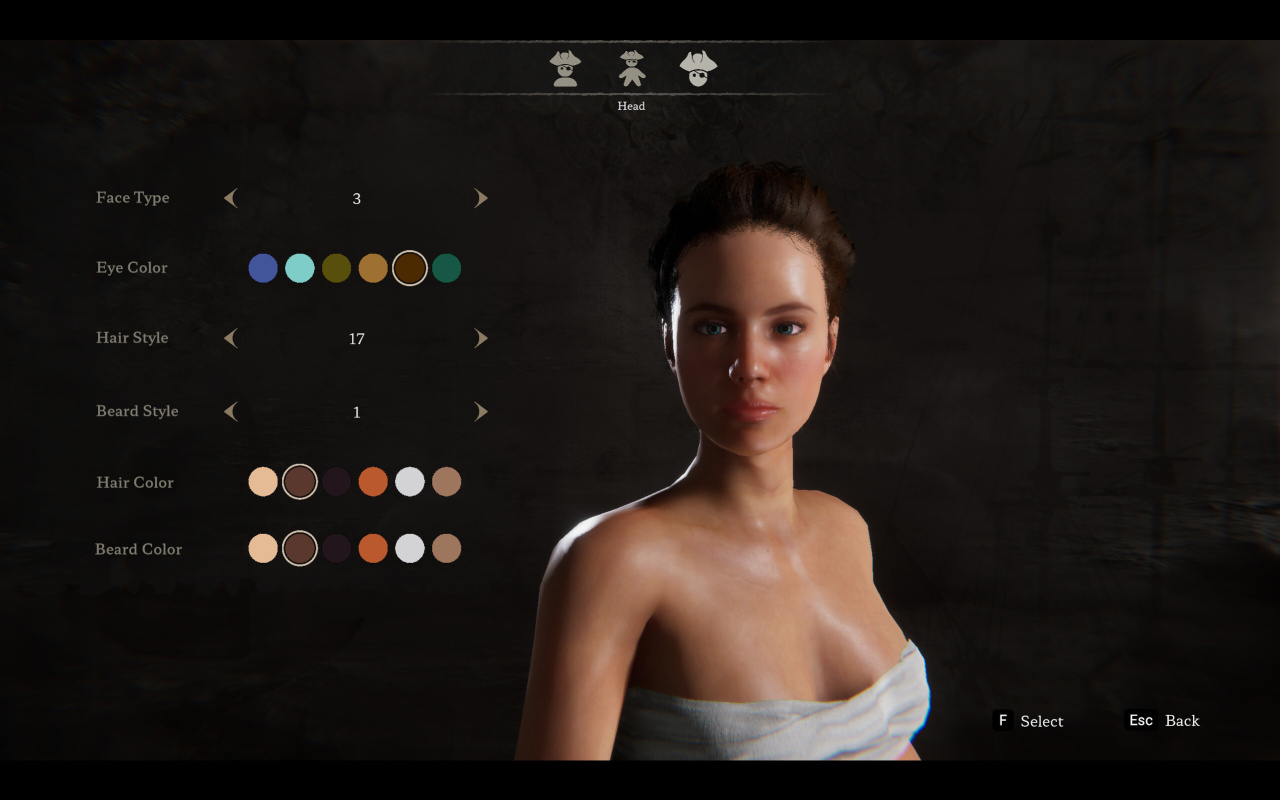The width and height of the screenshot is (1280, 800).
Task: Select the blonde Beard Color swatch
Action: [x=263, y=548]
